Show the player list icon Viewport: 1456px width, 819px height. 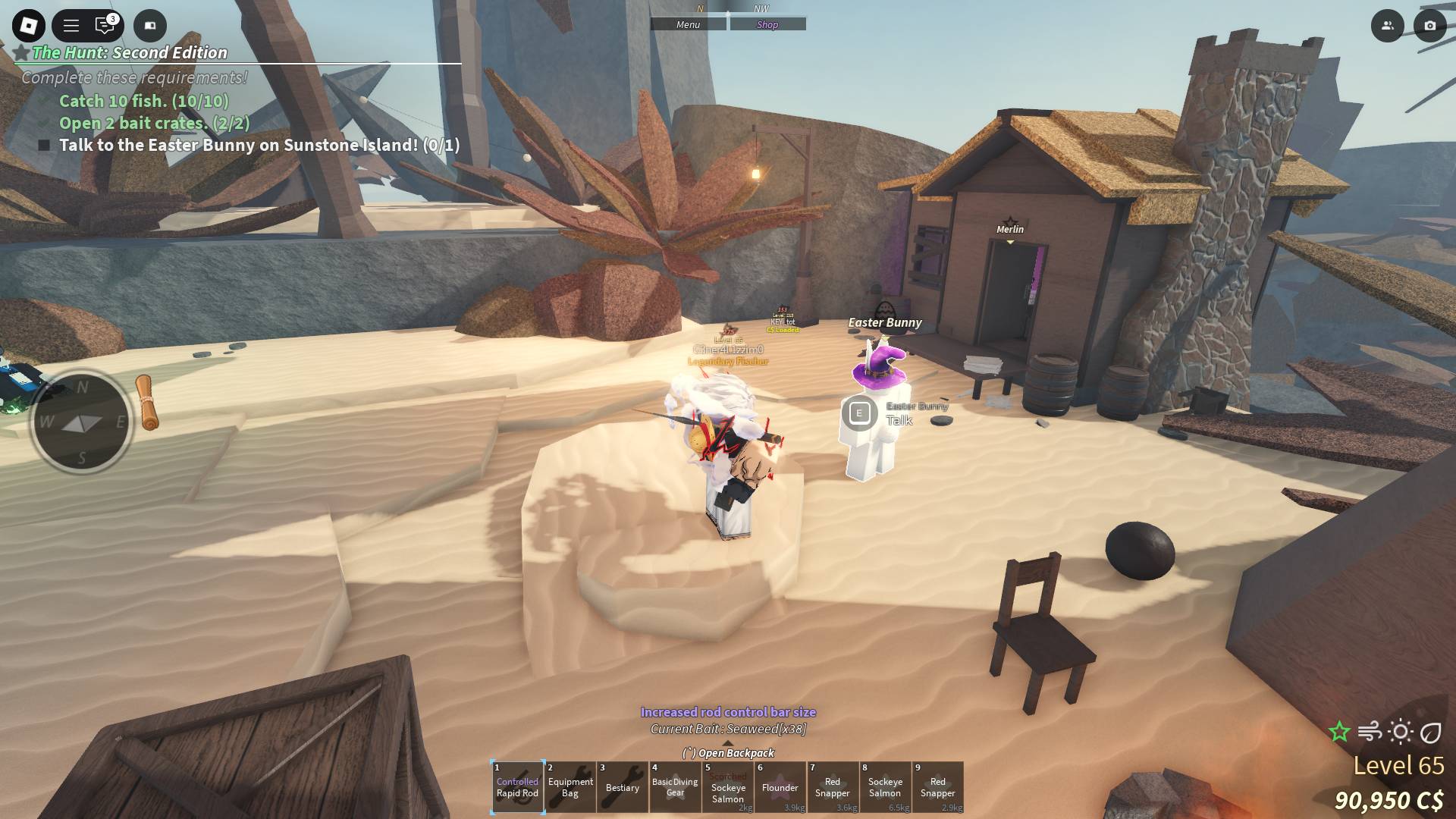(x=1387, y=26)
